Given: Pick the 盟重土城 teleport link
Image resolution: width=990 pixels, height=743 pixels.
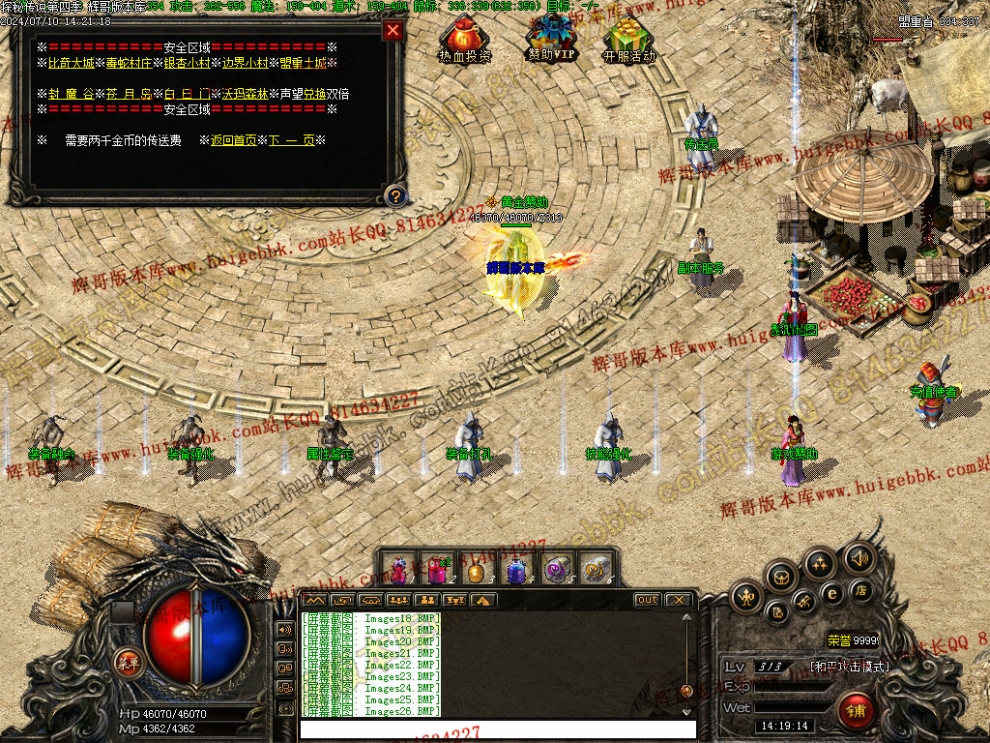Looking at the screenshot, I should (303, 63).
